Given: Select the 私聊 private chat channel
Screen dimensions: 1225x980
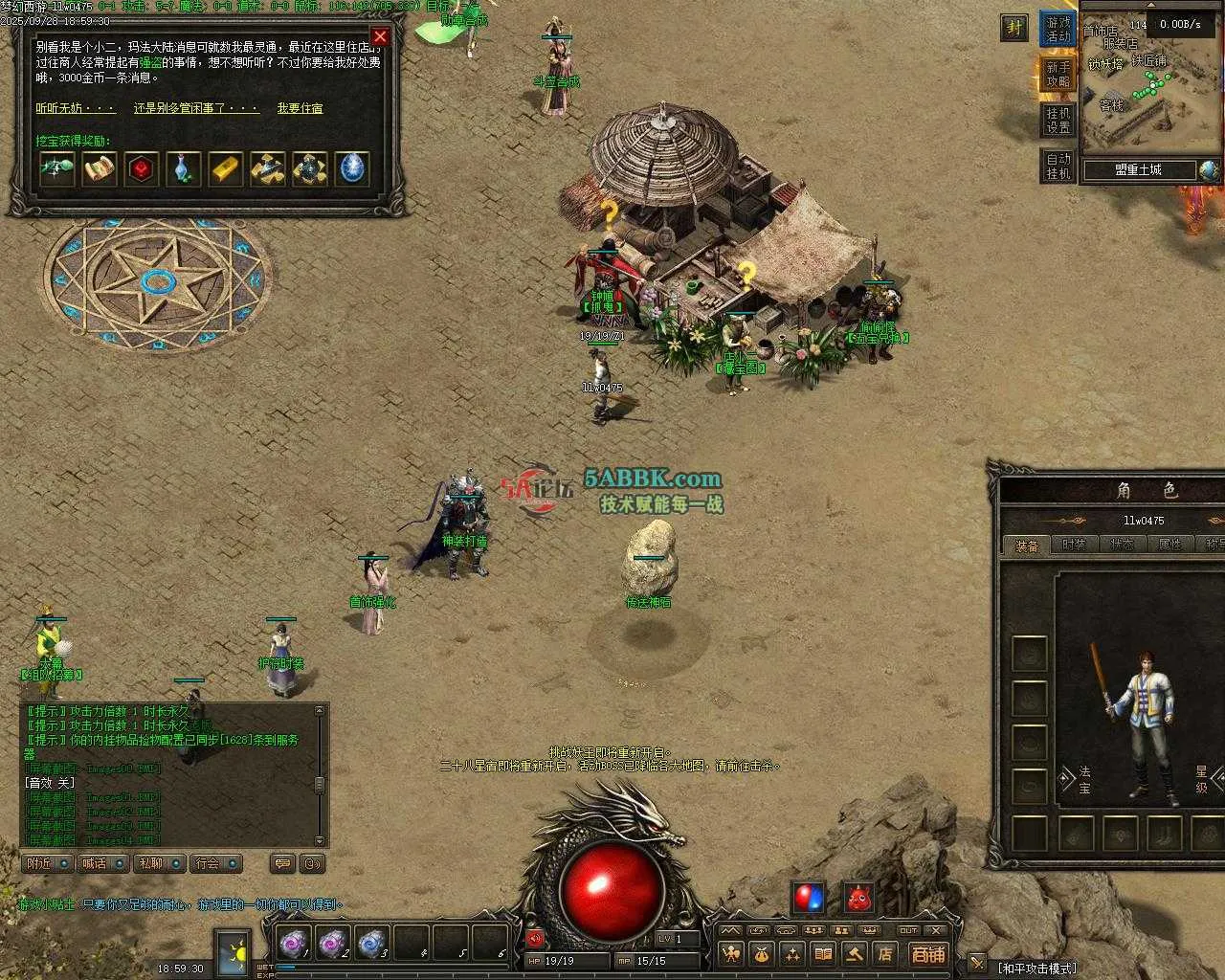Looking at the screenshot, I should click(158, 863).
